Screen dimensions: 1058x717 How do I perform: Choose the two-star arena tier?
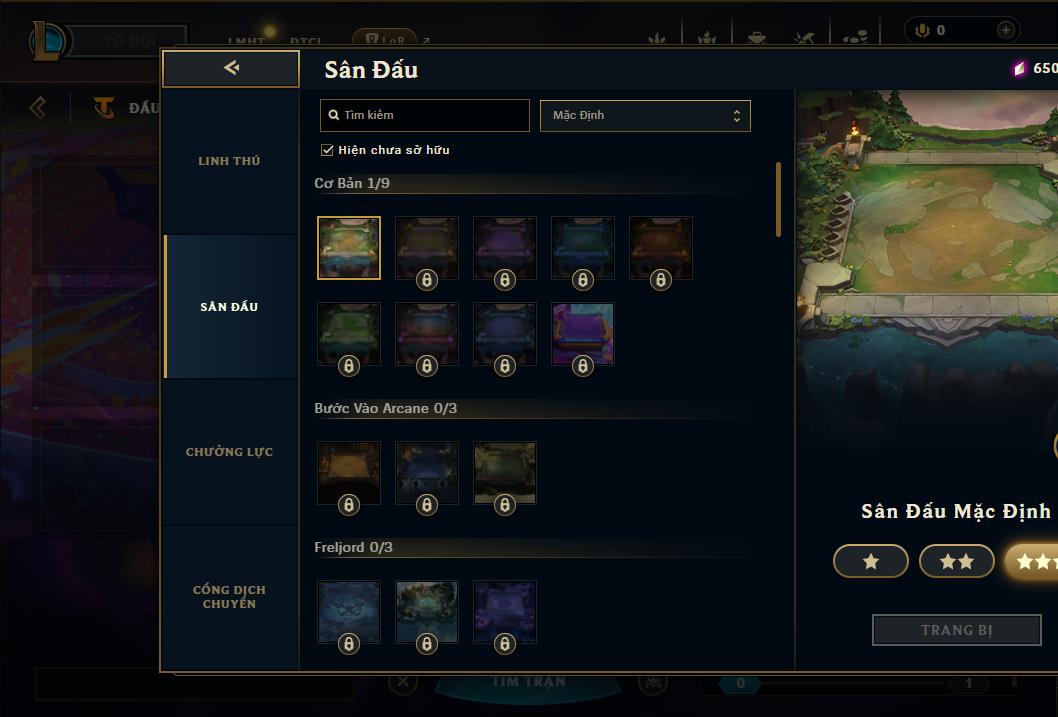956,562
